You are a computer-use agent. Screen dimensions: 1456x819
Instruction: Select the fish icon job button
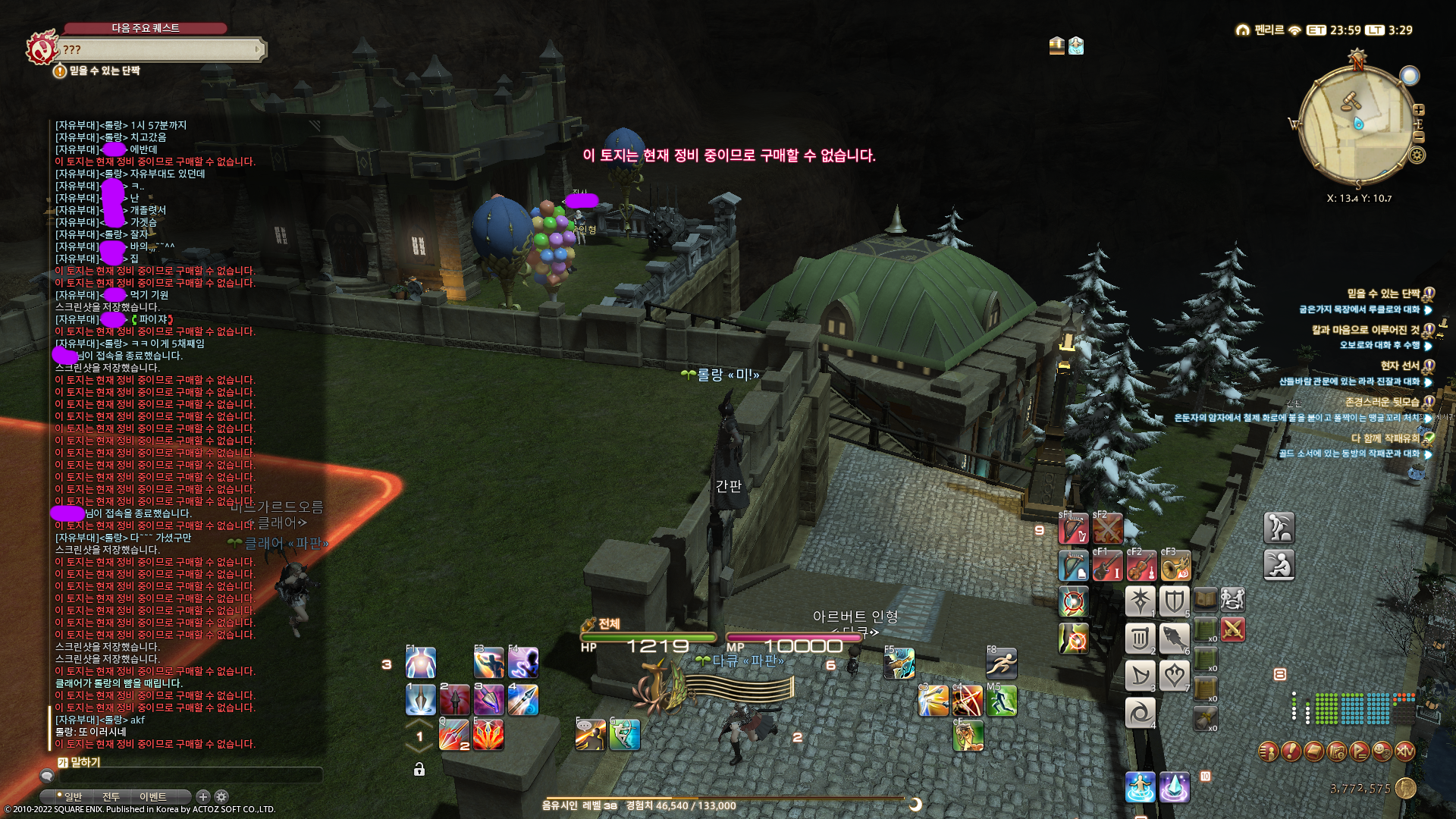1174,639
